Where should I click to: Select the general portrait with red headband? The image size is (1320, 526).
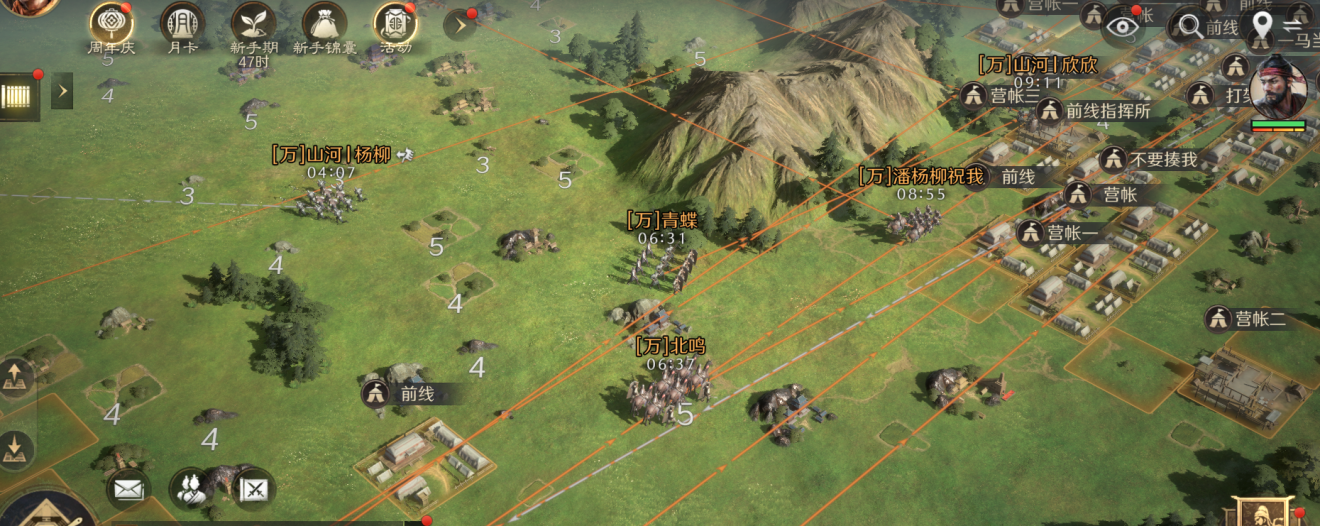pyautogui.click(x=1277, y=87)
